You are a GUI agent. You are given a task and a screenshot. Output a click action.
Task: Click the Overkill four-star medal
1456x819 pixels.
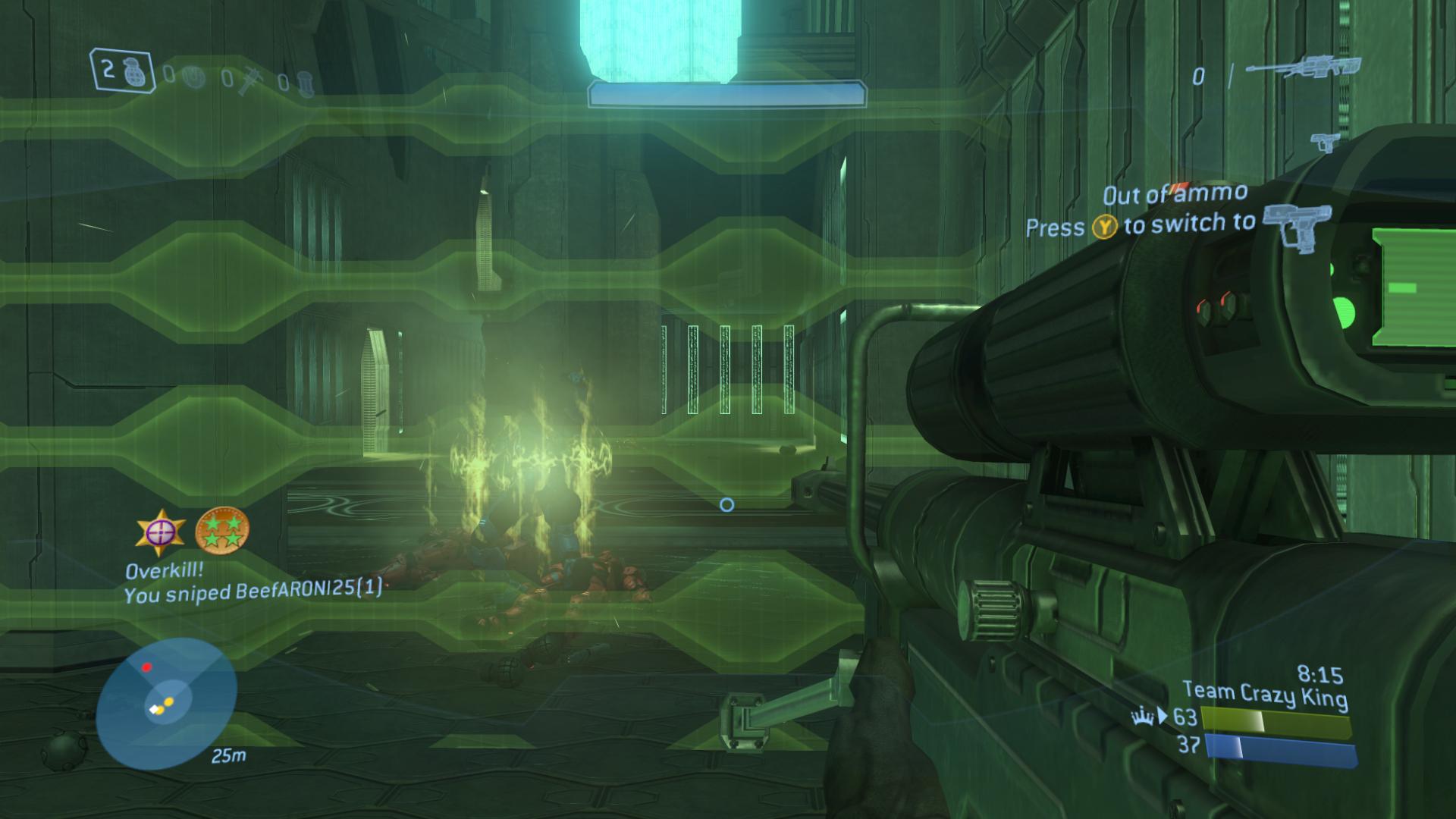222,529
